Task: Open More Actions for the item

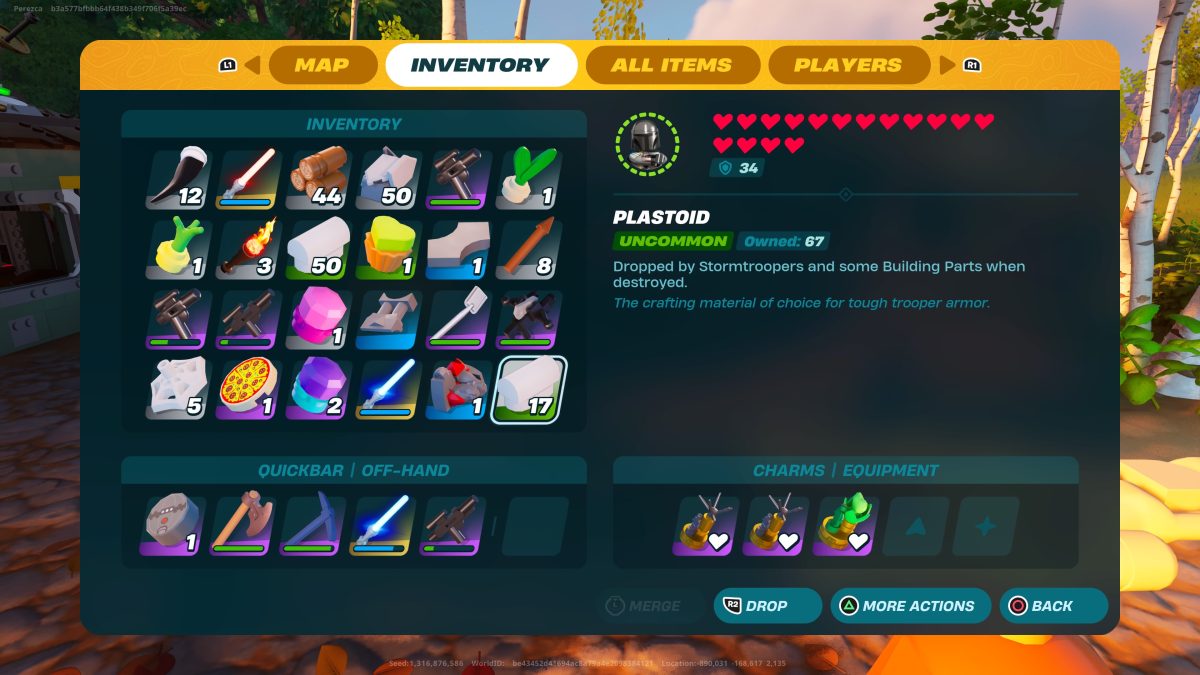Action: pyautogui.click(x=910, y=606)
